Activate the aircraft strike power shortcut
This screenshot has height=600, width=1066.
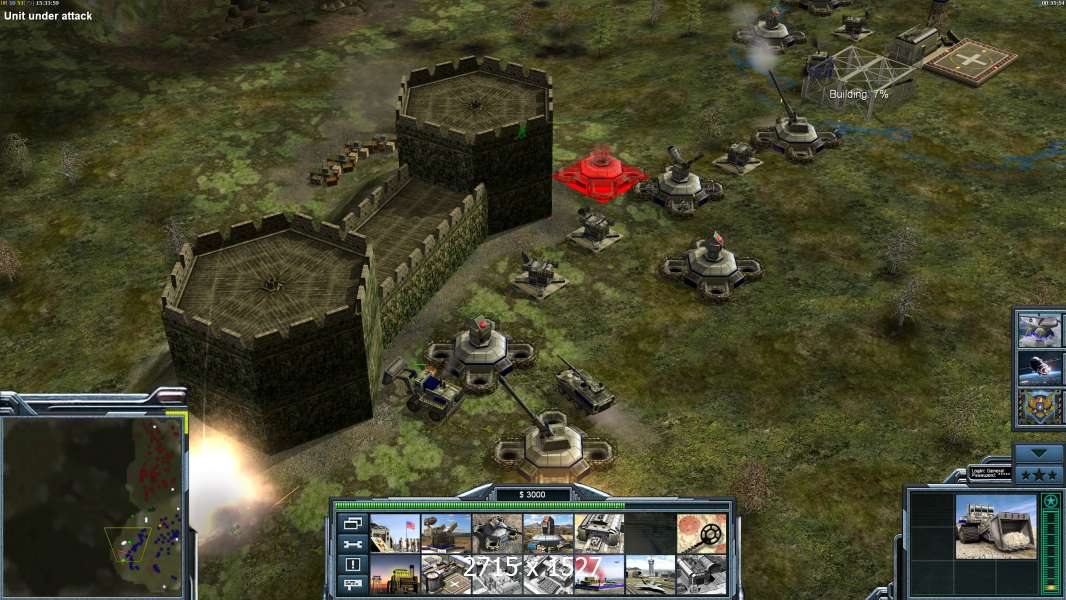pyautogui.click(x=1039, y=329)
